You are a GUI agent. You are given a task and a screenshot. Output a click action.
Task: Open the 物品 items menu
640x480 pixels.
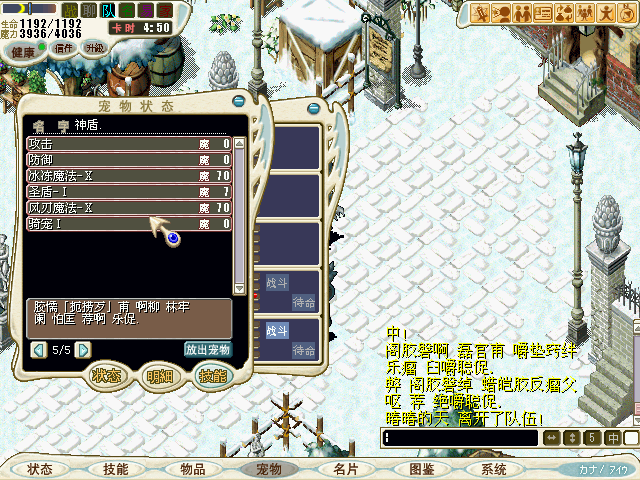(192, 469)
